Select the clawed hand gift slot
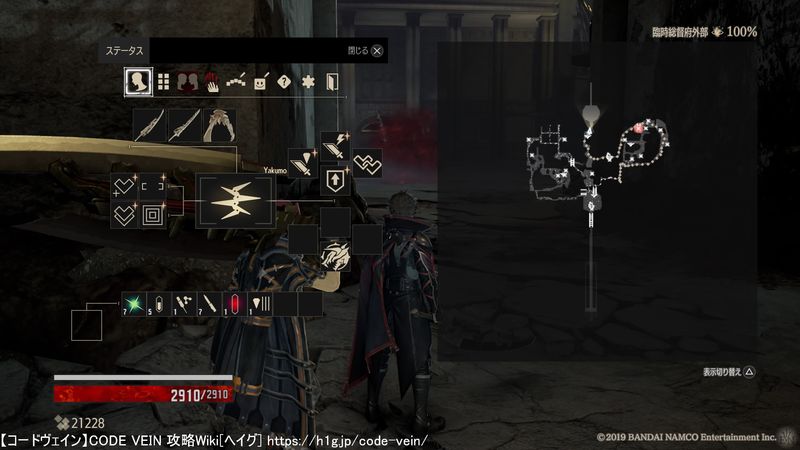Image resolution: width=800 pixels, height=450 pixels. click(x=335, y=257)
